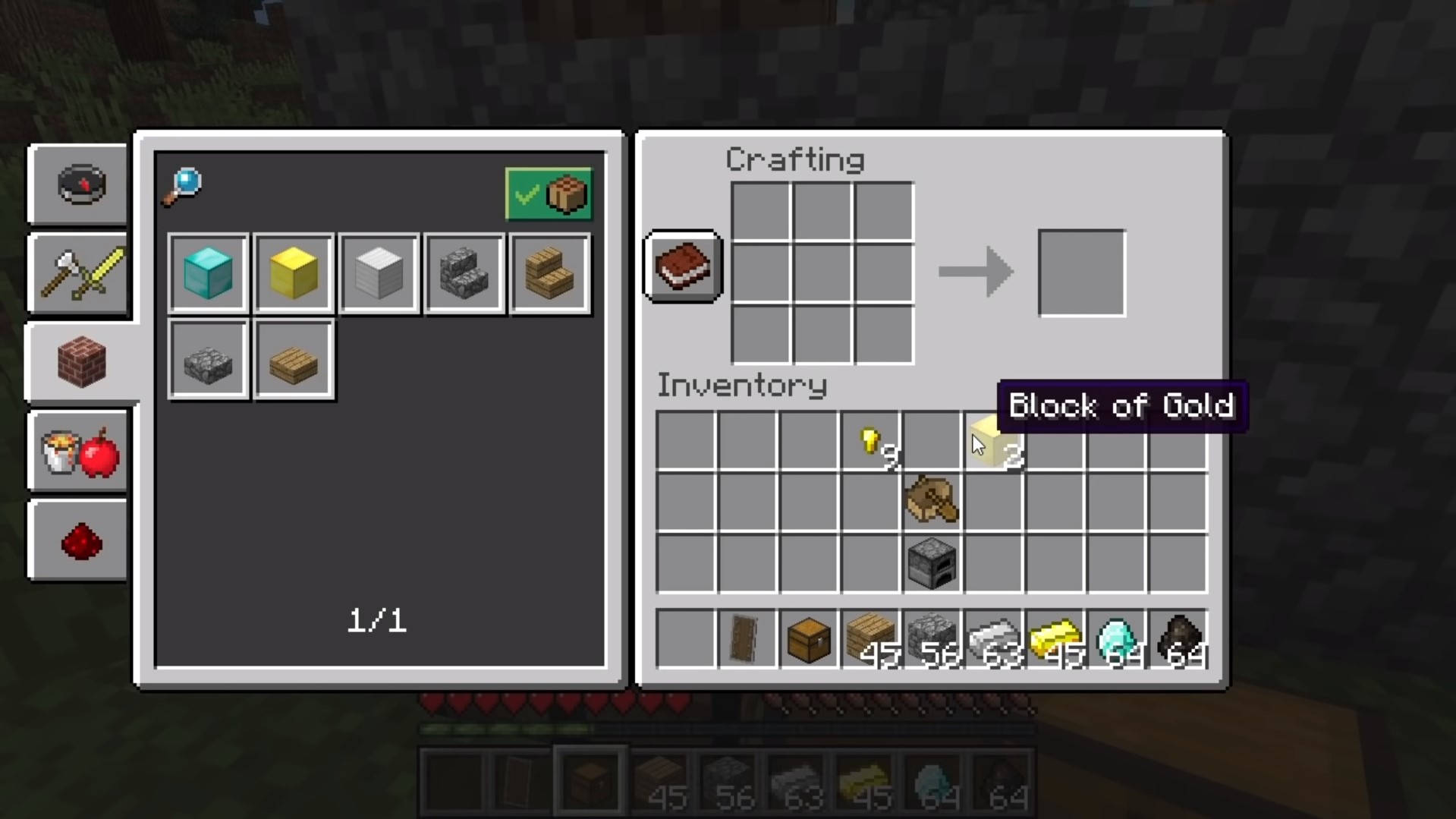Choose the wooden slab recipe
The height and width of the screenshot is (819, 1456).
pos(294,360)
